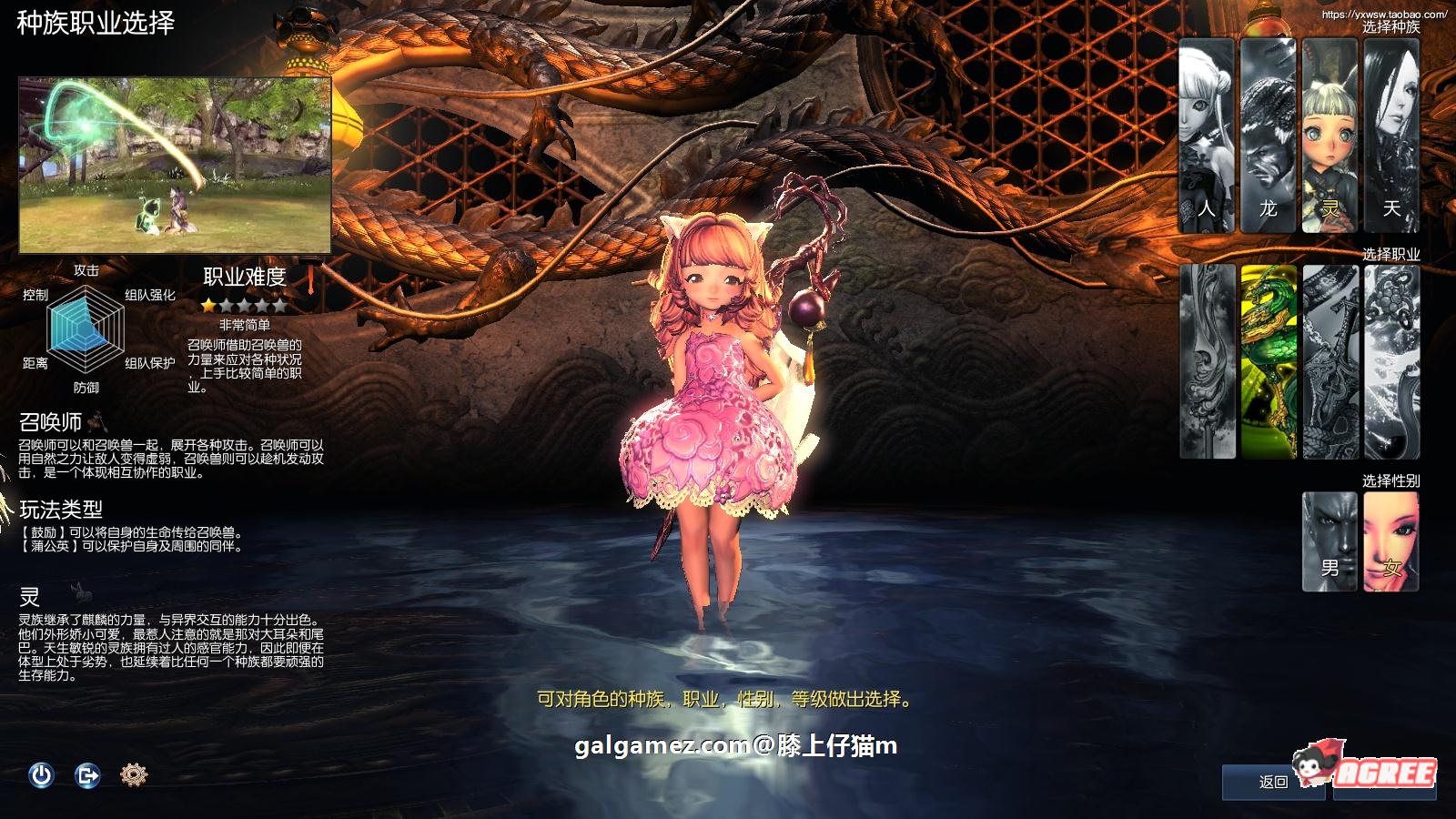This screenshot has width=1456, height=819.
Task: Select the rightmost class icon under 选择职业
Action: 1394,359
